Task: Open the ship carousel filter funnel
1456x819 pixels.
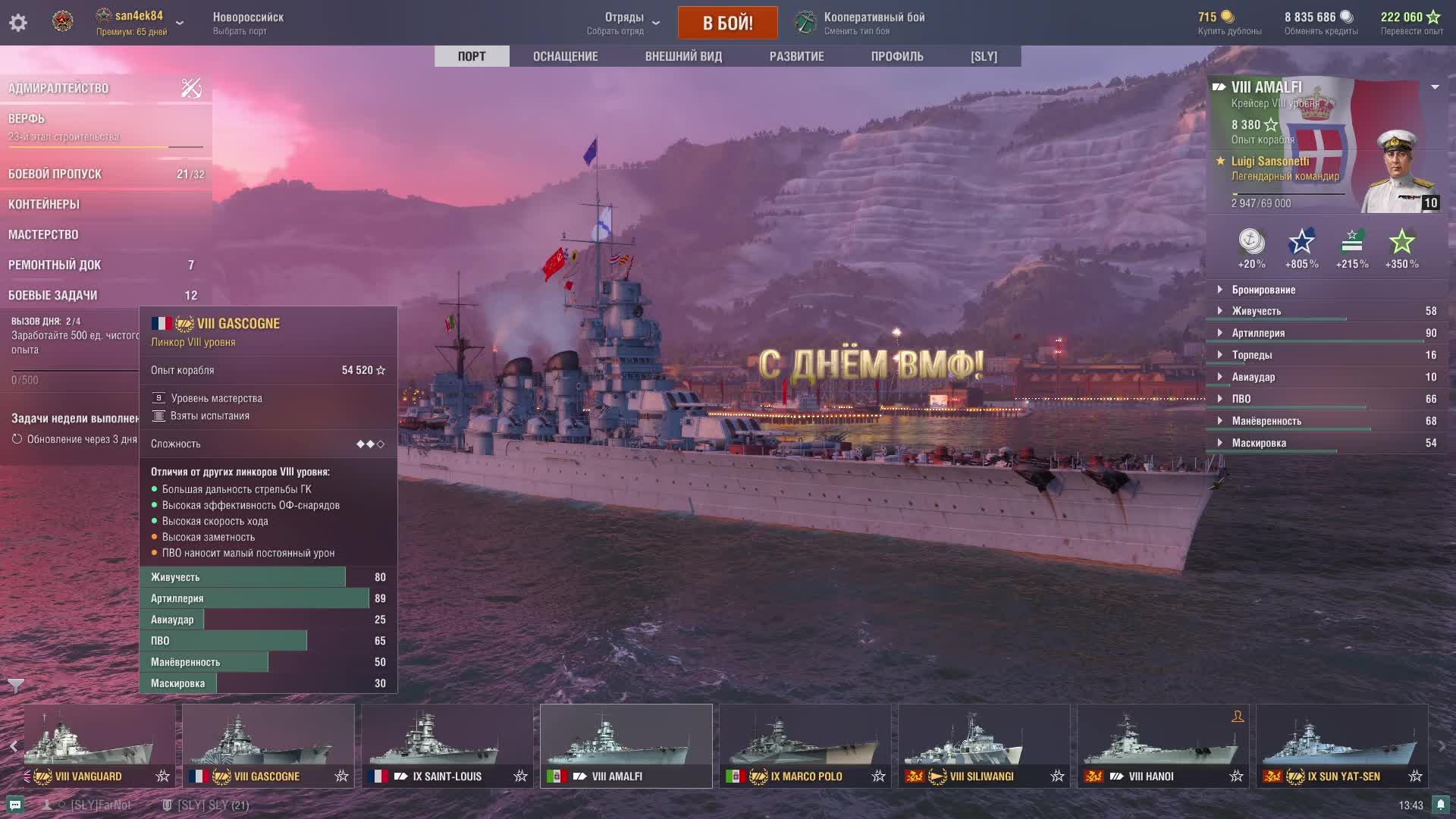Action: tap(15, 686)
